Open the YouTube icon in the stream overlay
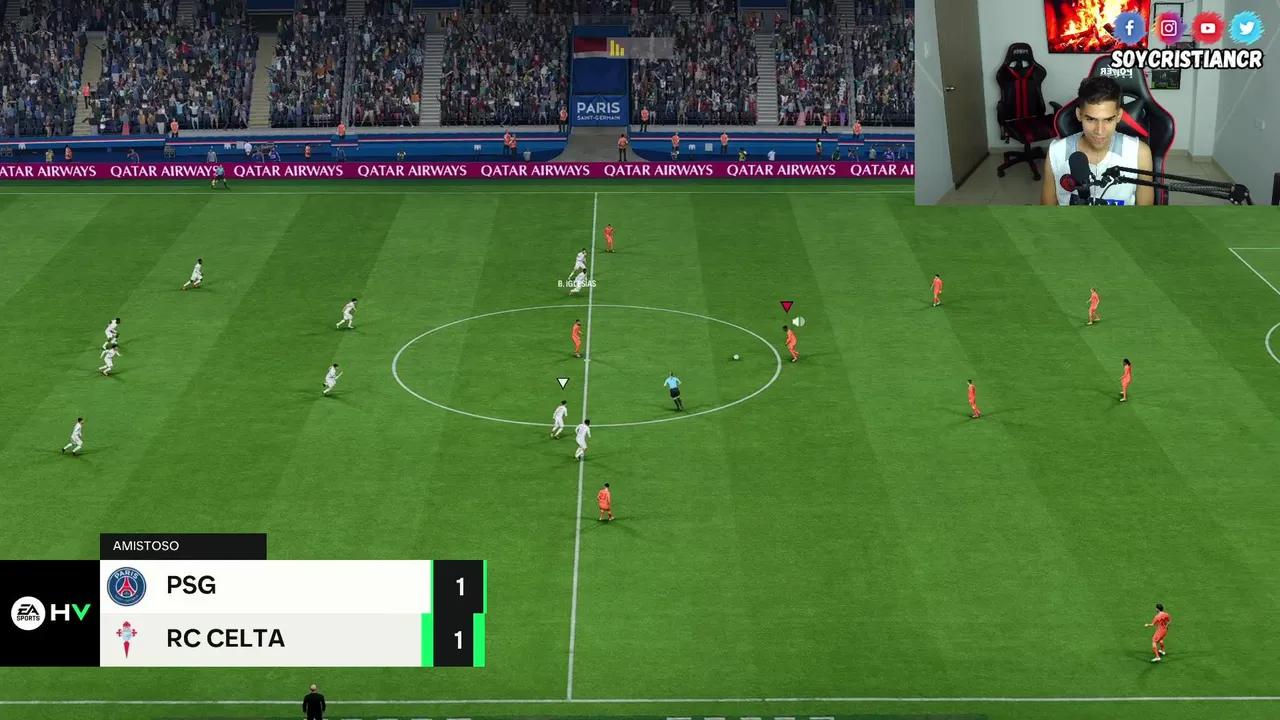 tap(1207, 27)
